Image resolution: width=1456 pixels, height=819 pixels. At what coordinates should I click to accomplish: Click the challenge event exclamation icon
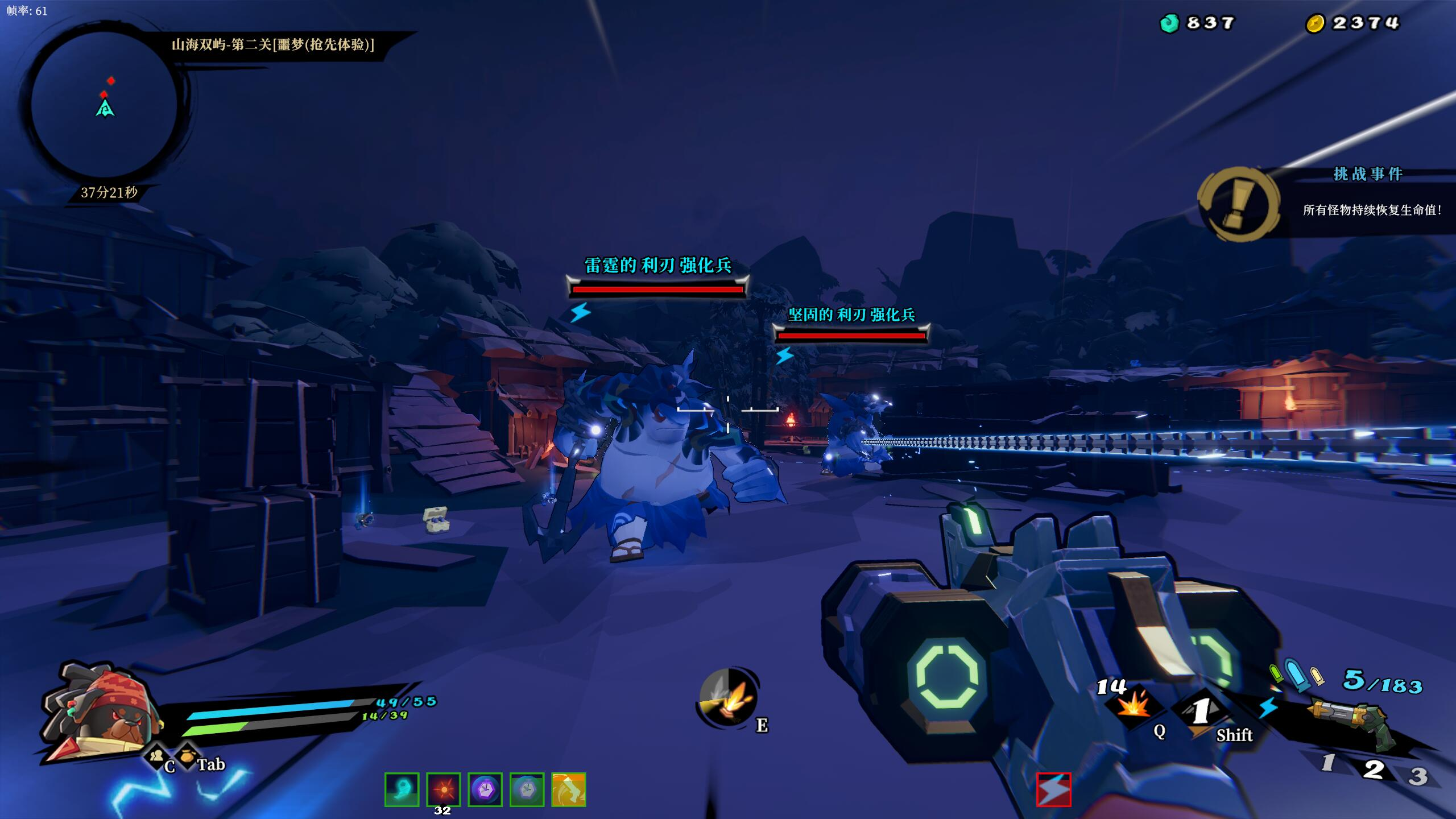(x=1239, y=203)
